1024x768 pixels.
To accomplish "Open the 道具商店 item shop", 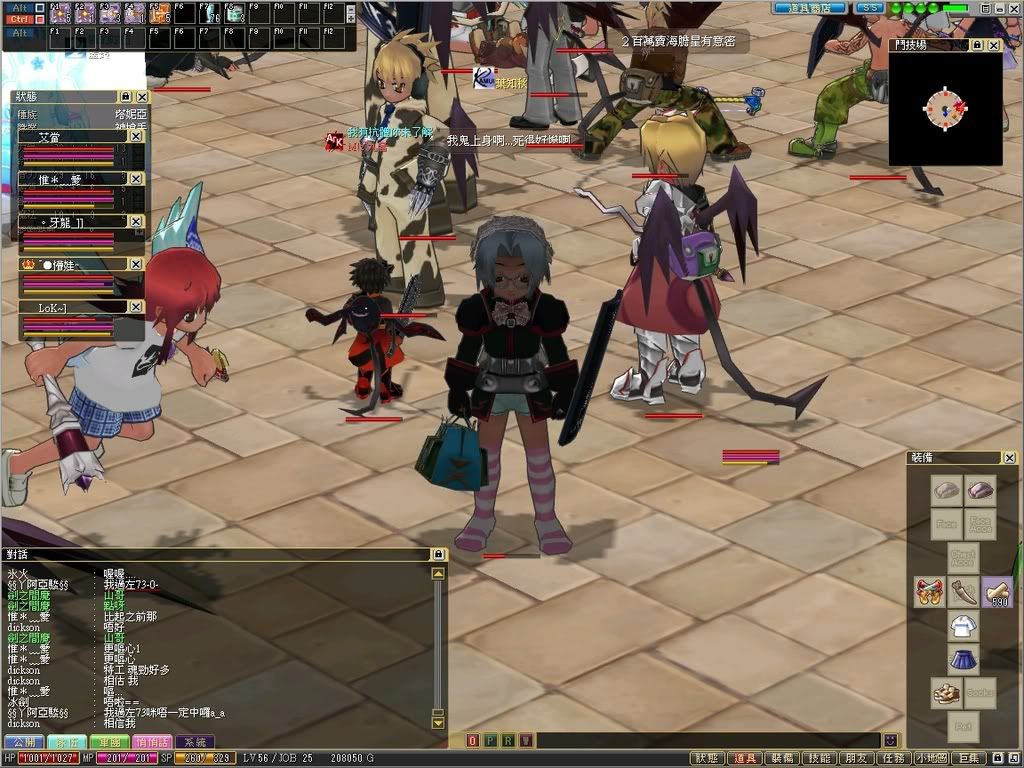I will click(x=809, y=8).
